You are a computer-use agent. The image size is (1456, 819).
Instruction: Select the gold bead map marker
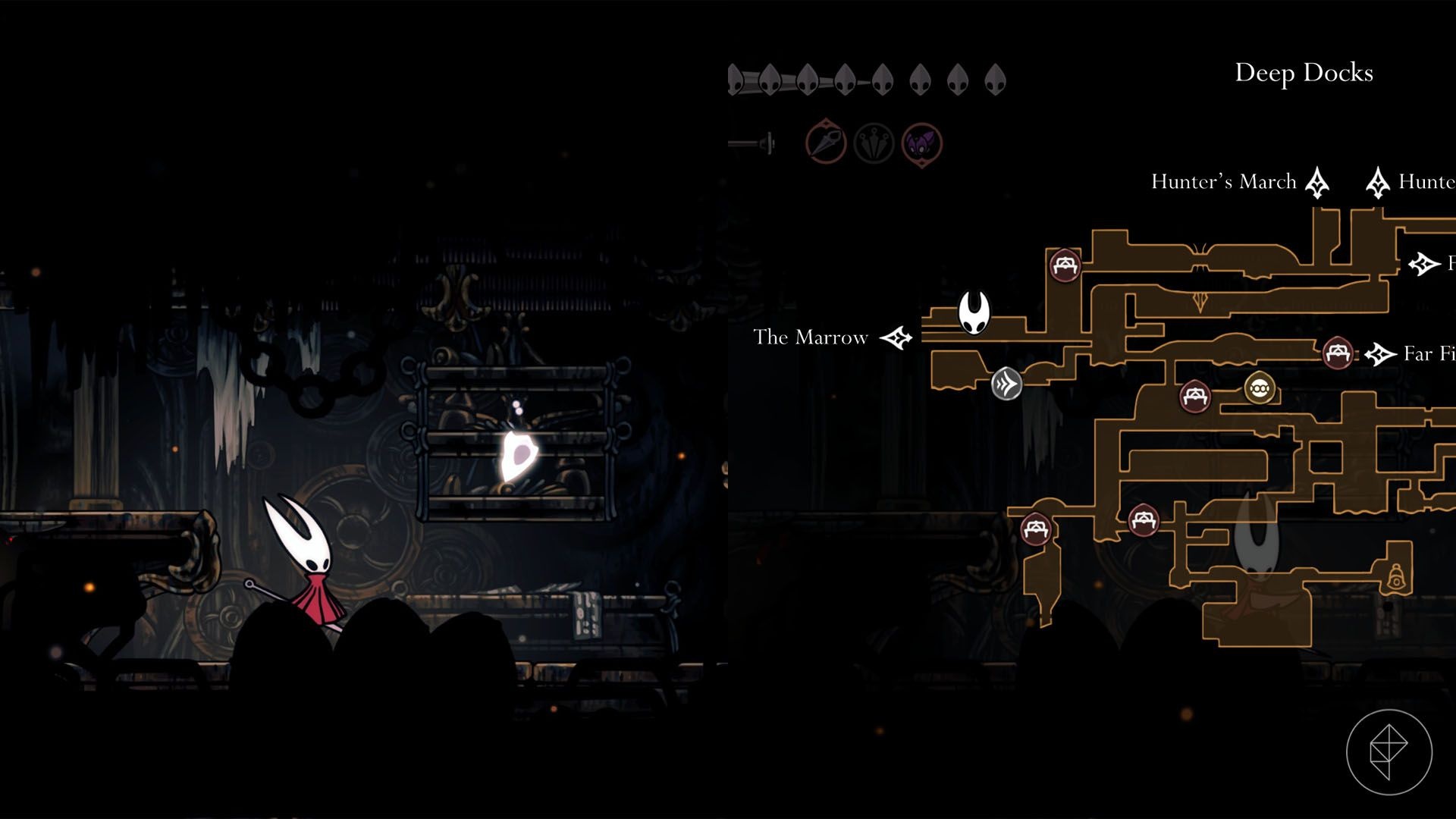coord(1260,388)
